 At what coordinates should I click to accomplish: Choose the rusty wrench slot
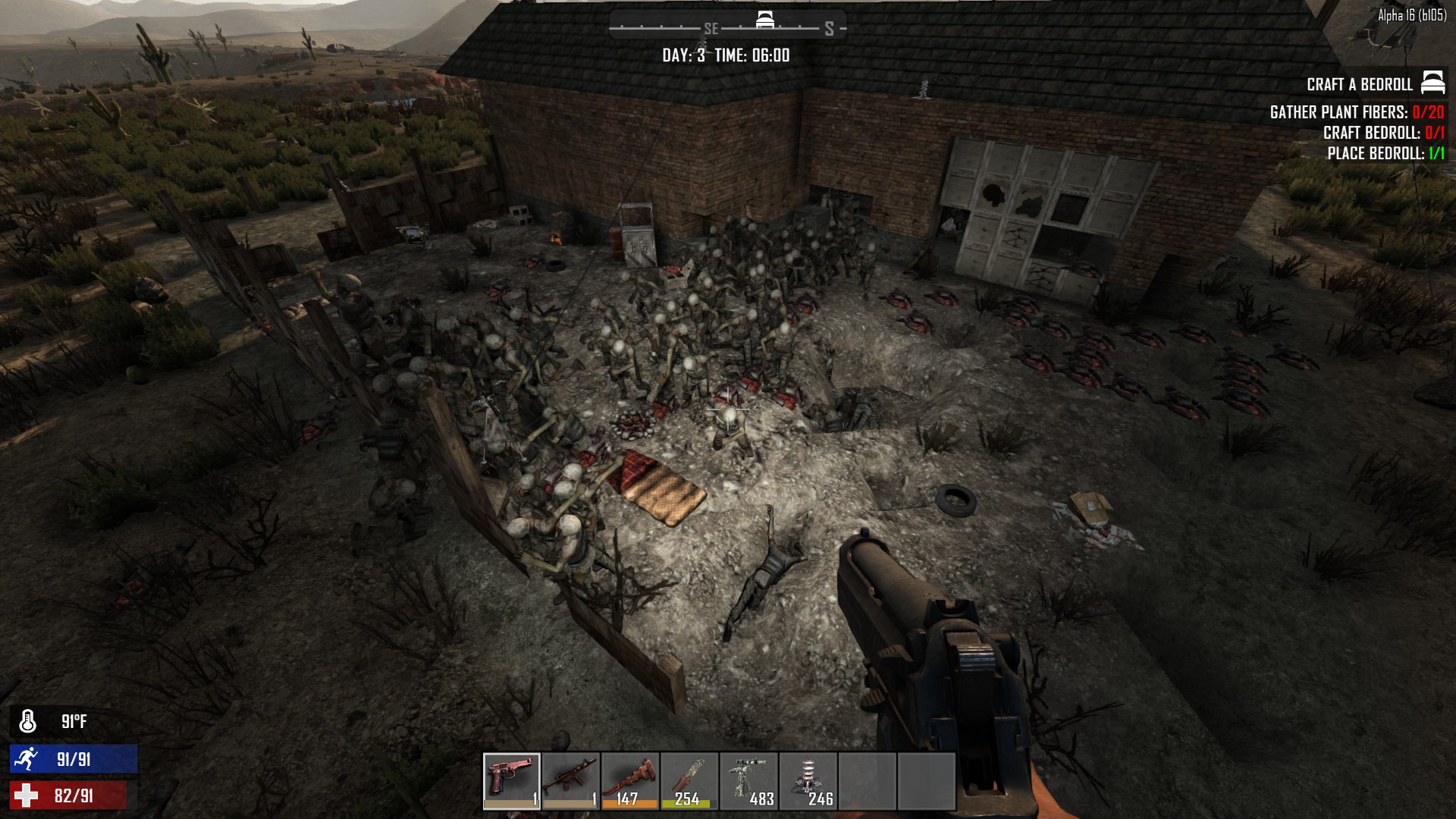point(630,781)
